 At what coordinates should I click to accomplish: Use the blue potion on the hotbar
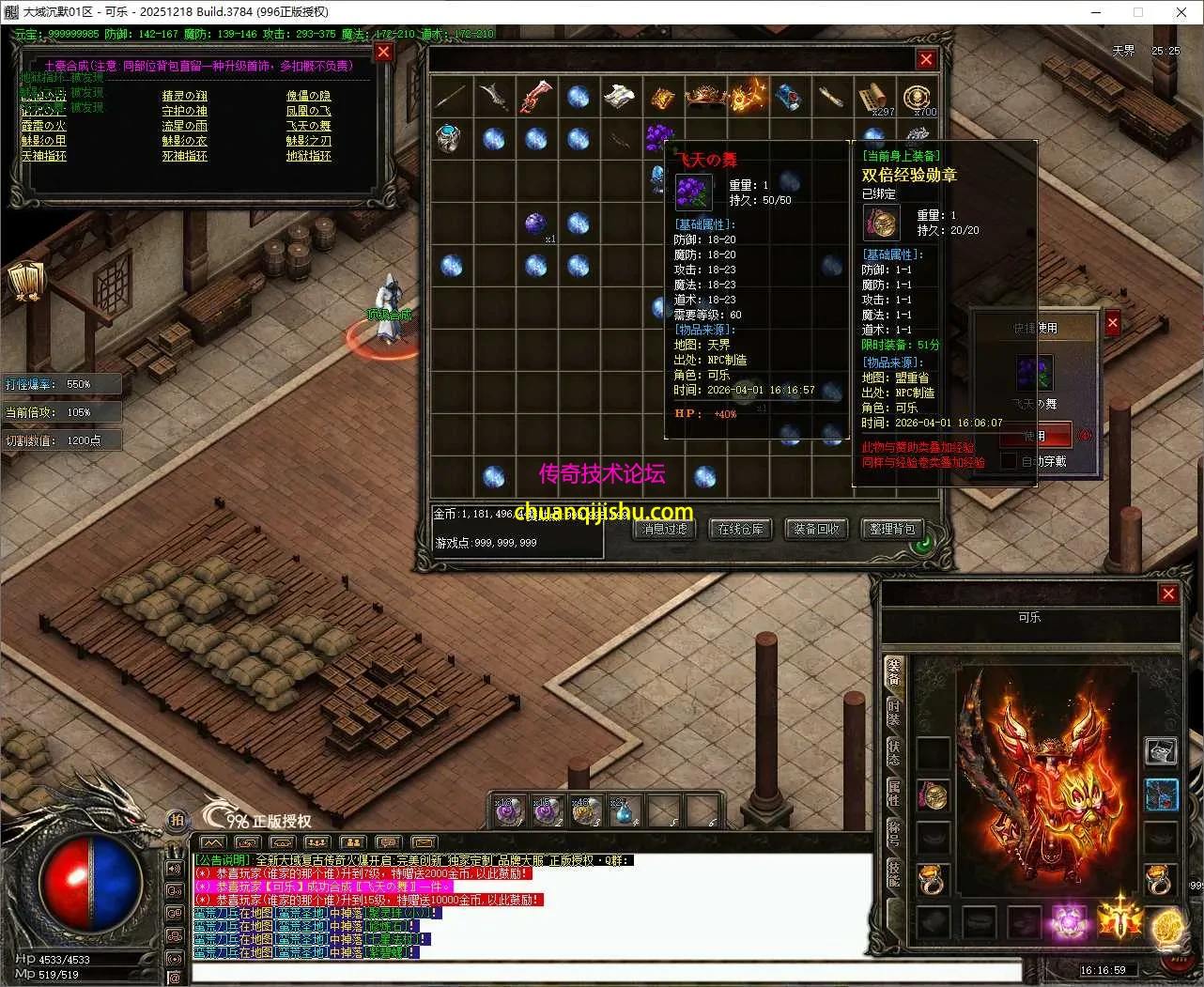pyautogui.click(x=624, y=811)
